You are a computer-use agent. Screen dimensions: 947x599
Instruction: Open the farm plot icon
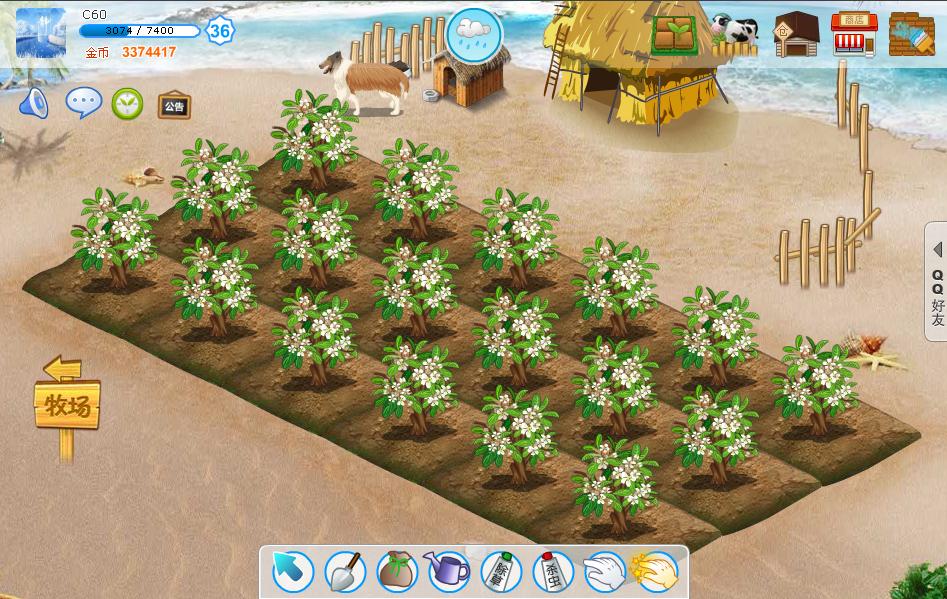tap(675, 34)
